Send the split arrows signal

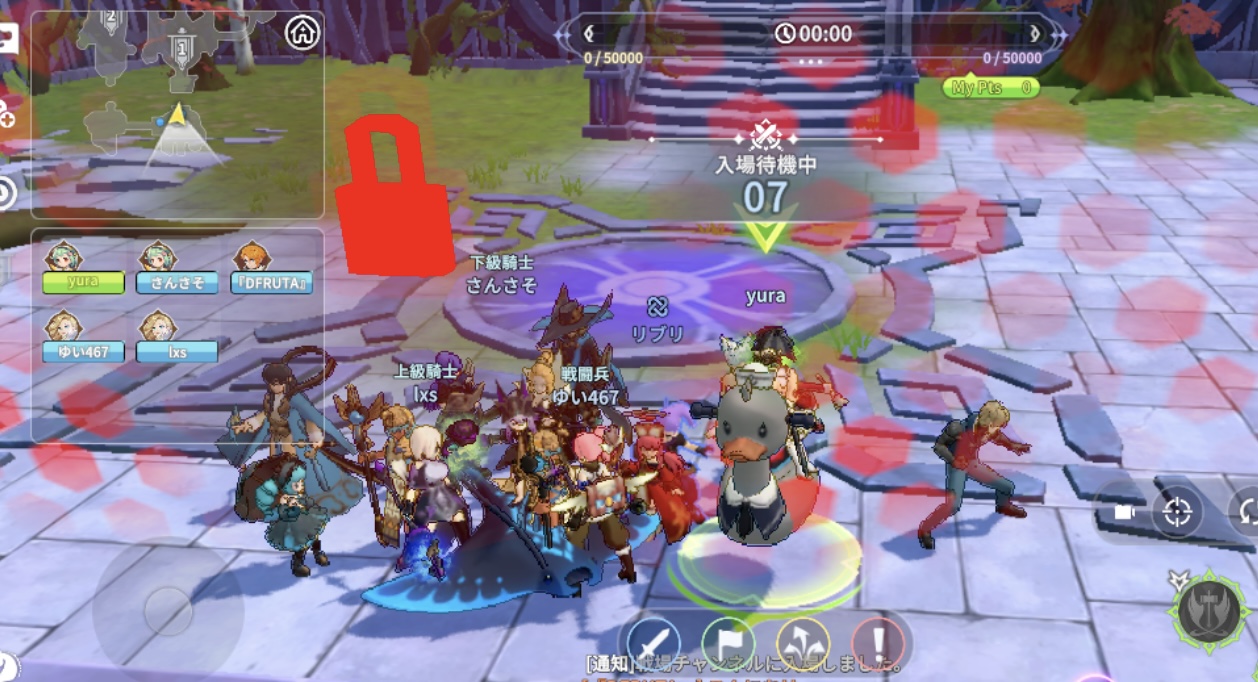802,643
